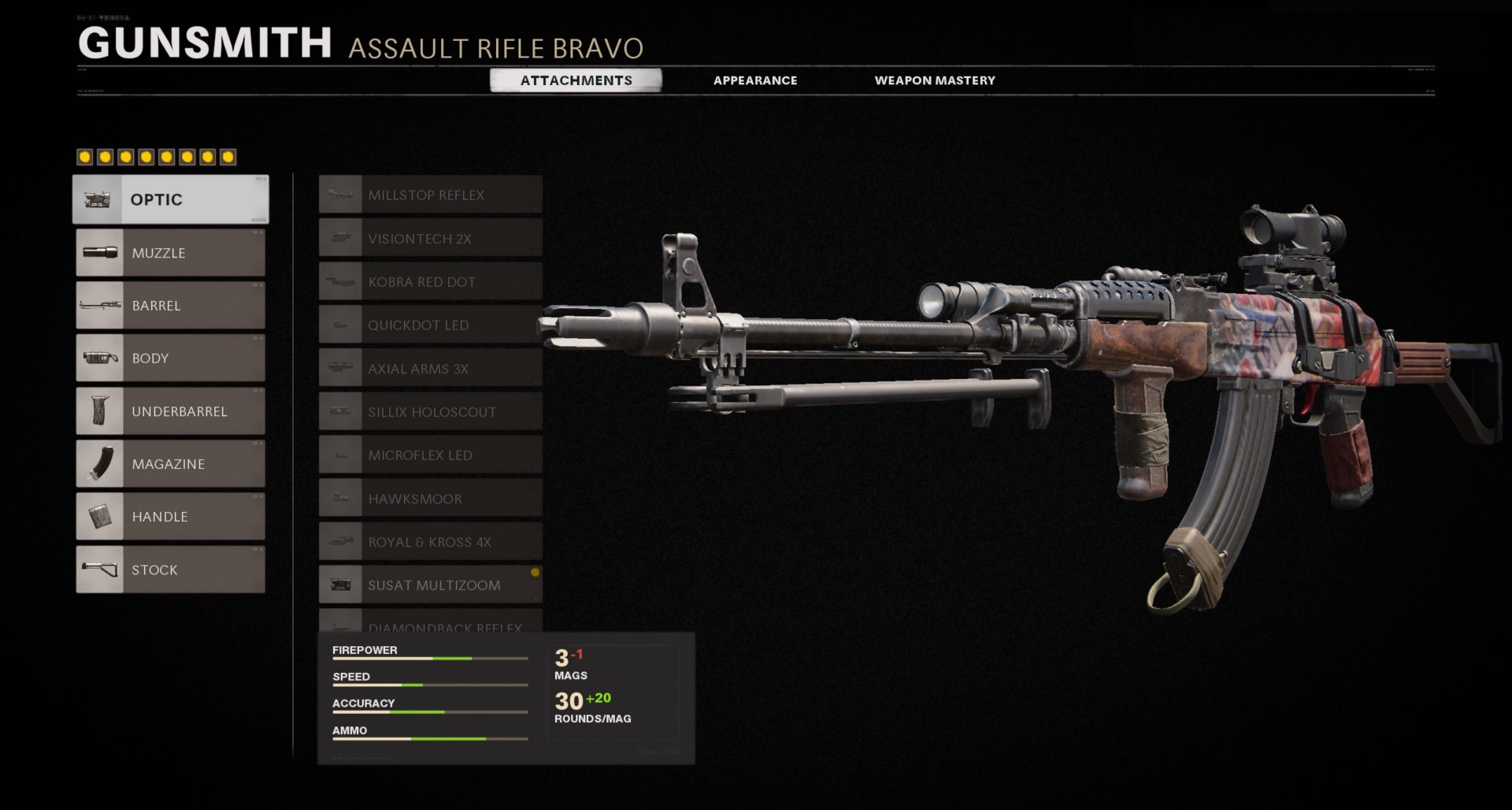This screenshot has height=810, width=1512.
Task: Choose the Magazine attachment category
Action: (x=171, y=464)
